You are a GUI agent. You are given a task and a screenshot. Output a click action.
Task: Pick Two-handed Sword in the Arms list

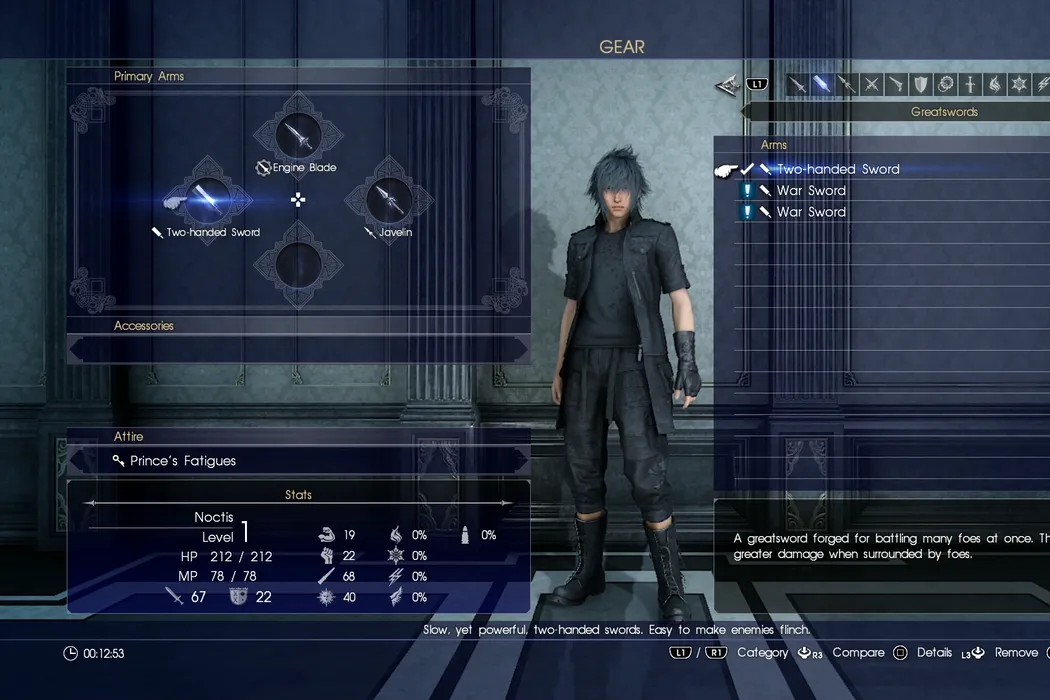click(838, 169)
